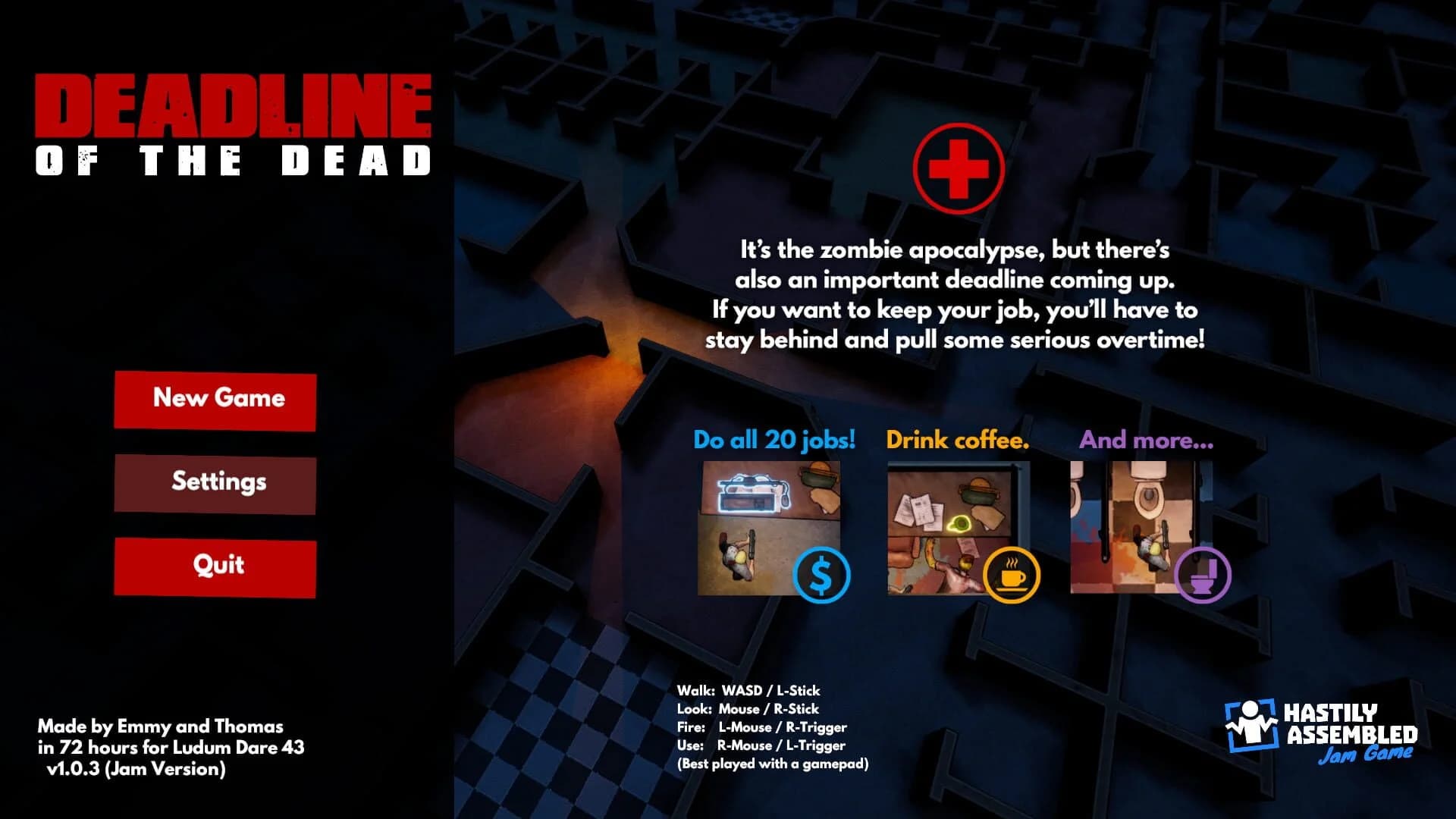Start a New Game

(x=215, y=400)
